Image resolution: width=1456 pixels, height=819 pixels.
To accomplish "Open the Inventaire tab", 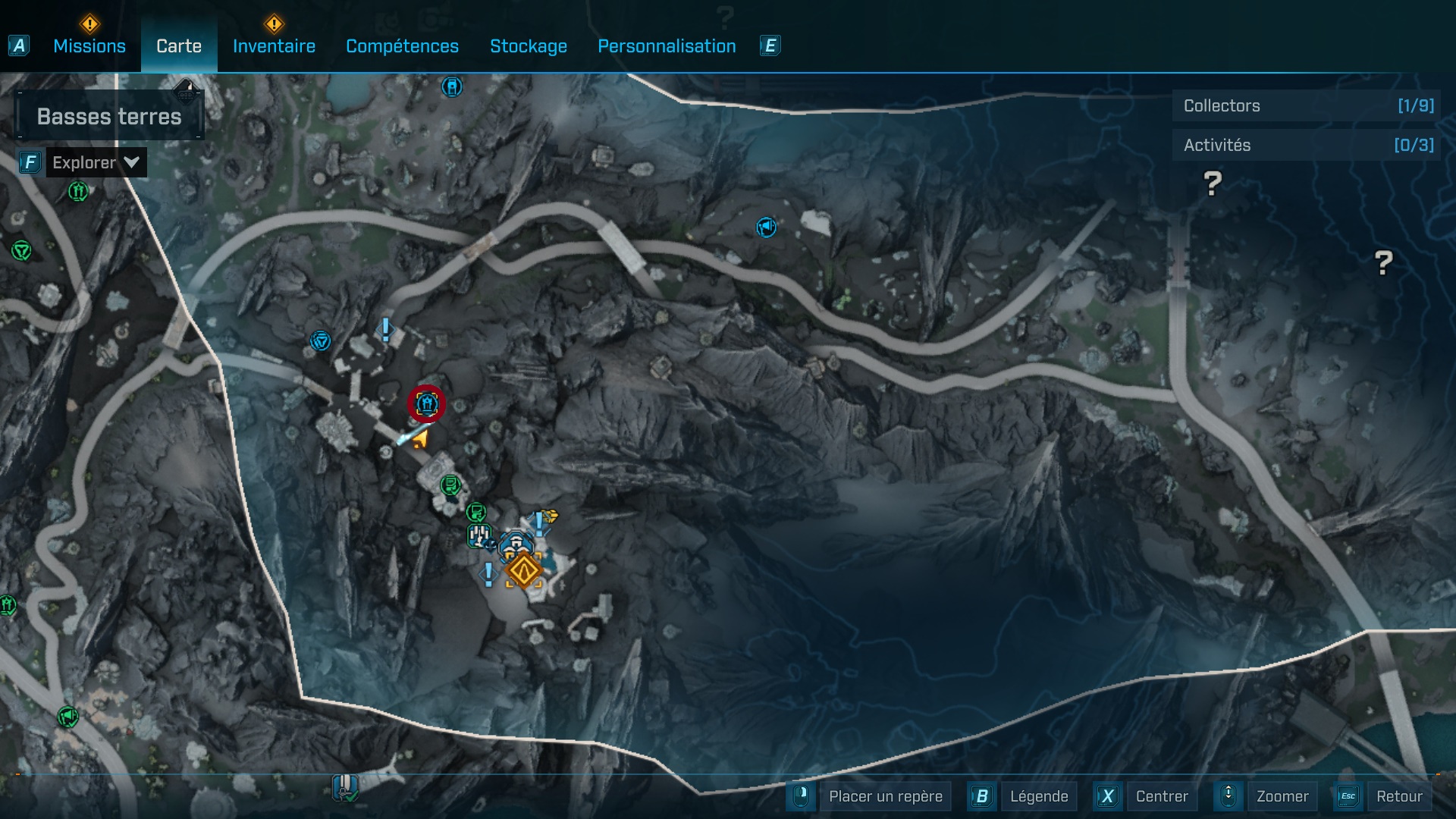I will (x=274, y=45).
